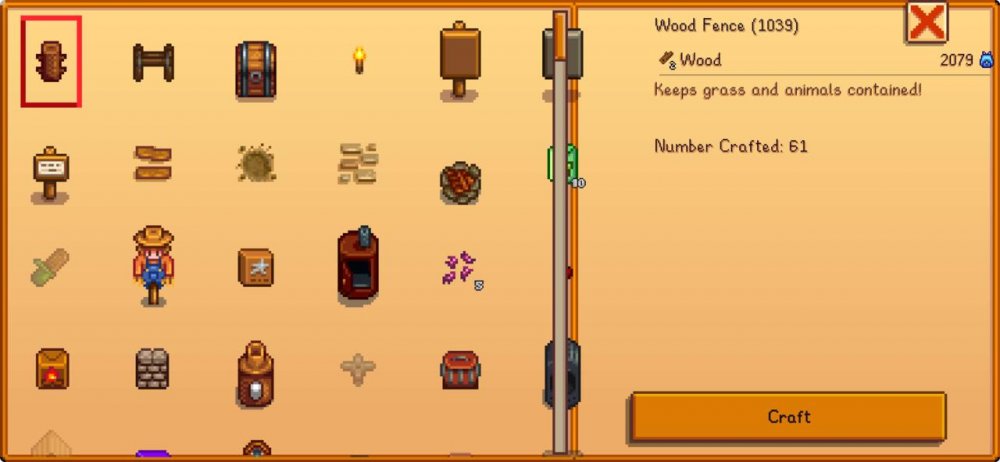
Task: Select the gray stone brick block recipe
Action: coord(153,369)
